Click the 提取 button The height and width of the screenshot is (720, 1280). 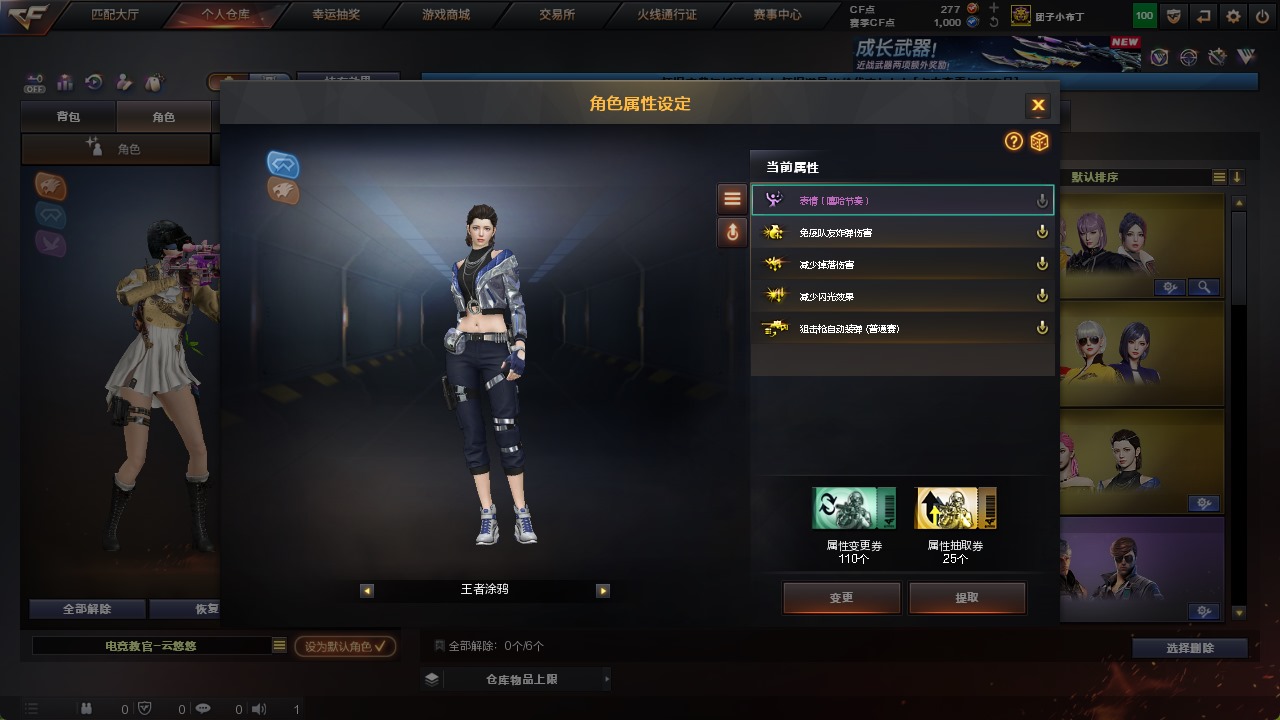pyautogui.click(x=967, y=598)
